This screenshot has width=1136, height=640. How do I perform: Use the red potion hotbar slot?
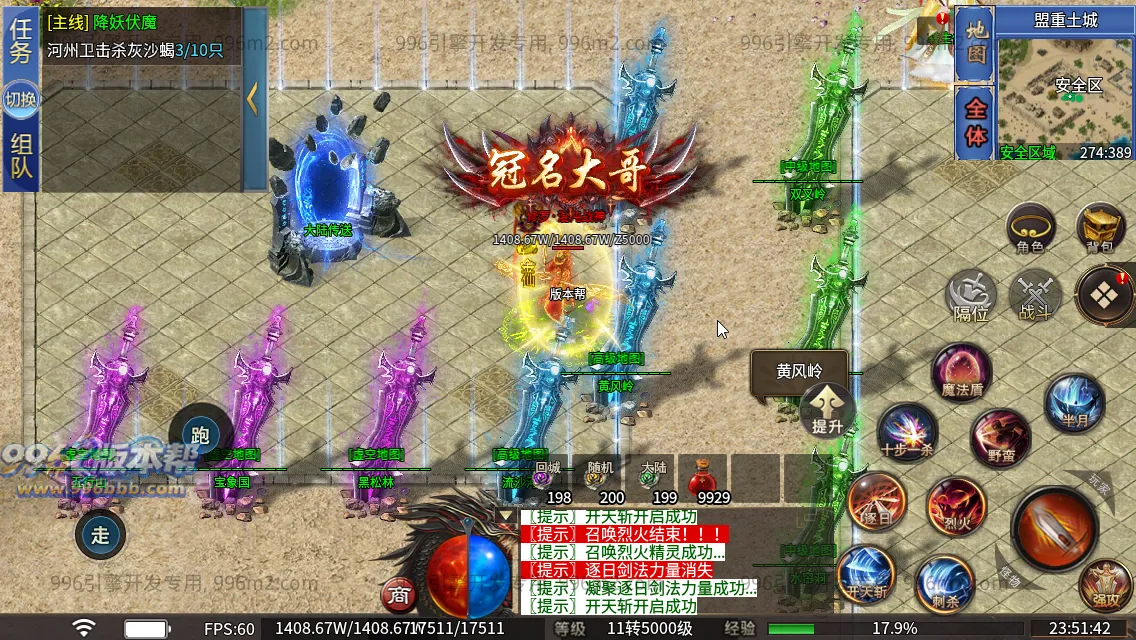tap(703, 477)
